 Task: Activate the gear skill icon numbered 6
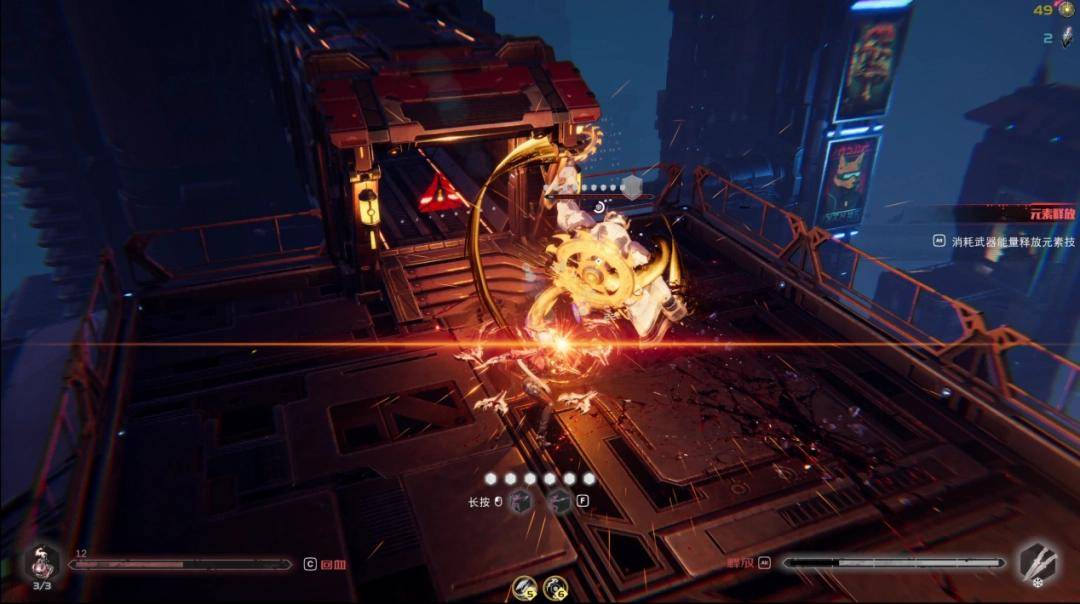(555, 588)
